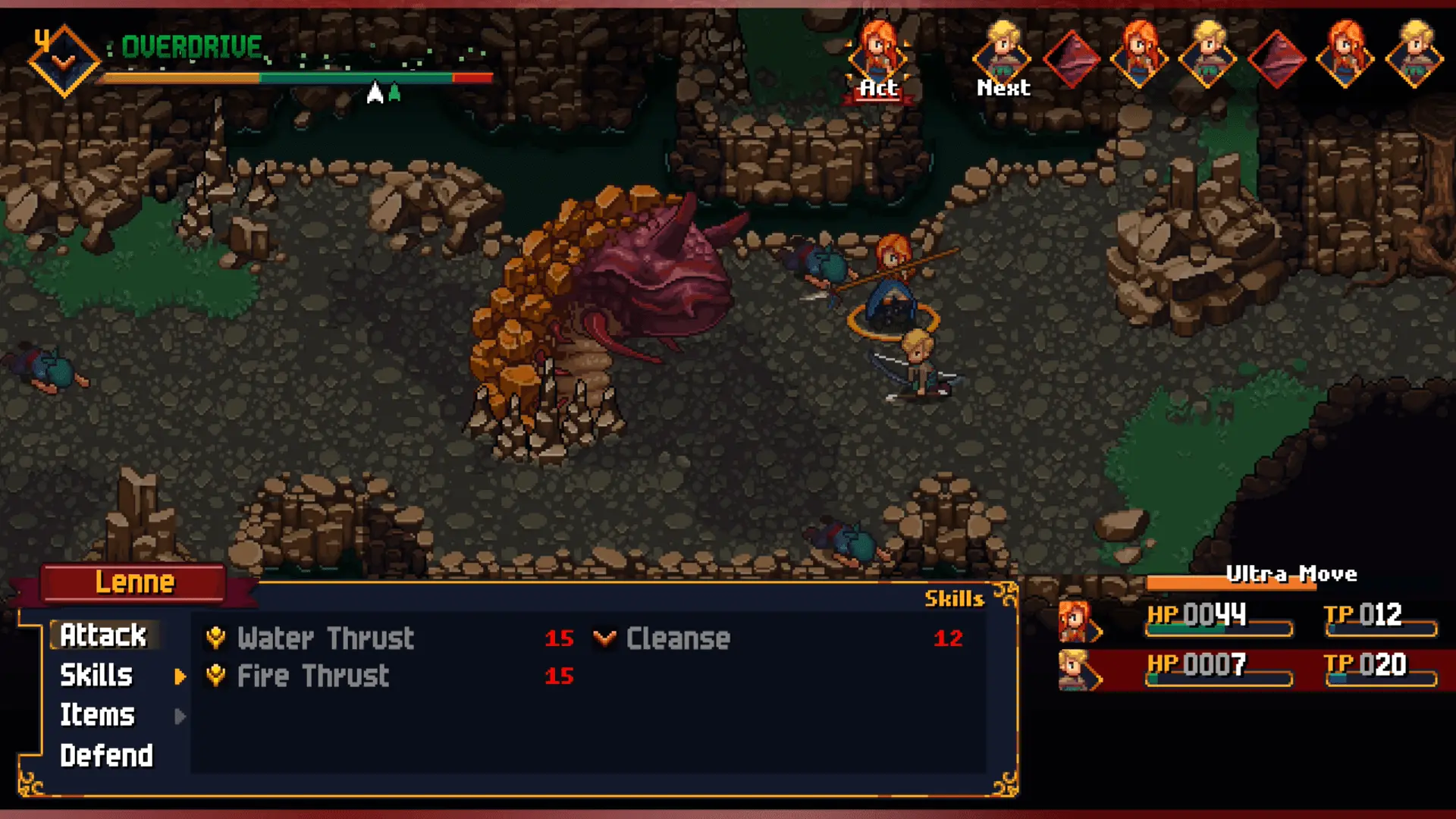This screenshot has width=1456, height=819.
Task: Open the Items command menu
Action: [x=97, y=715]
